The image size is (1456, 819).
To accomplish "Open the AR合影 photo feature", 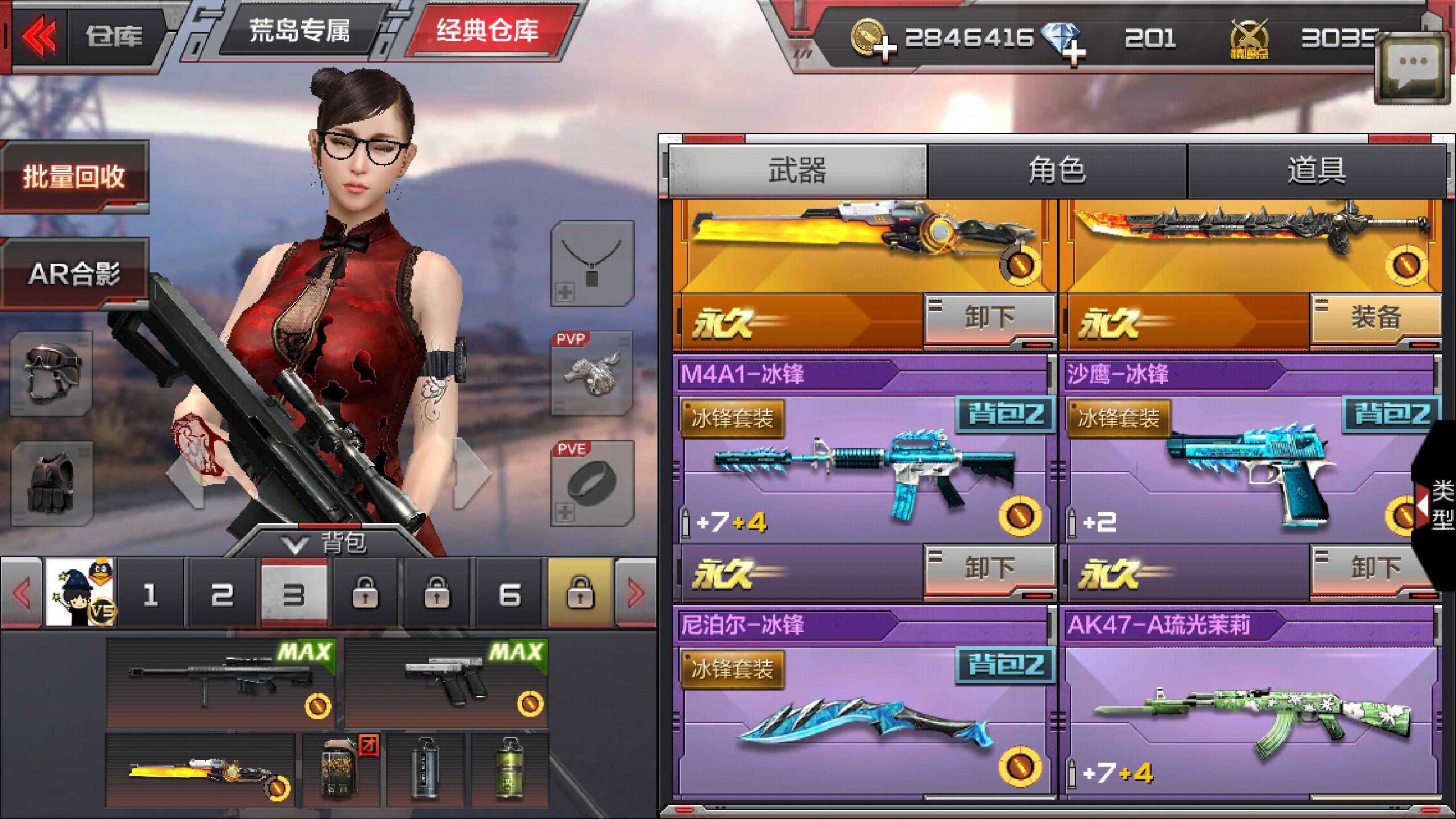I will (74, 274).
